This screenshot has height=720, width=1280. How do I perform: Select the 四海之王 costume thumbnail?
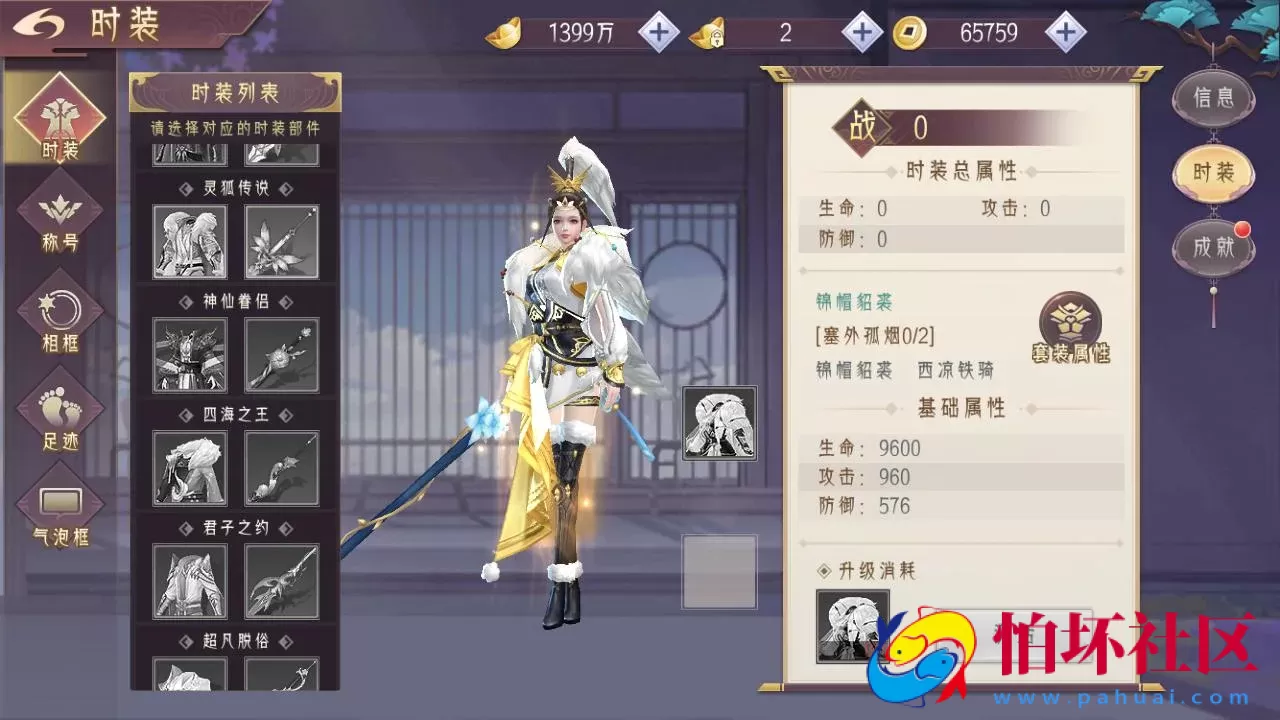tap(187, 467)
